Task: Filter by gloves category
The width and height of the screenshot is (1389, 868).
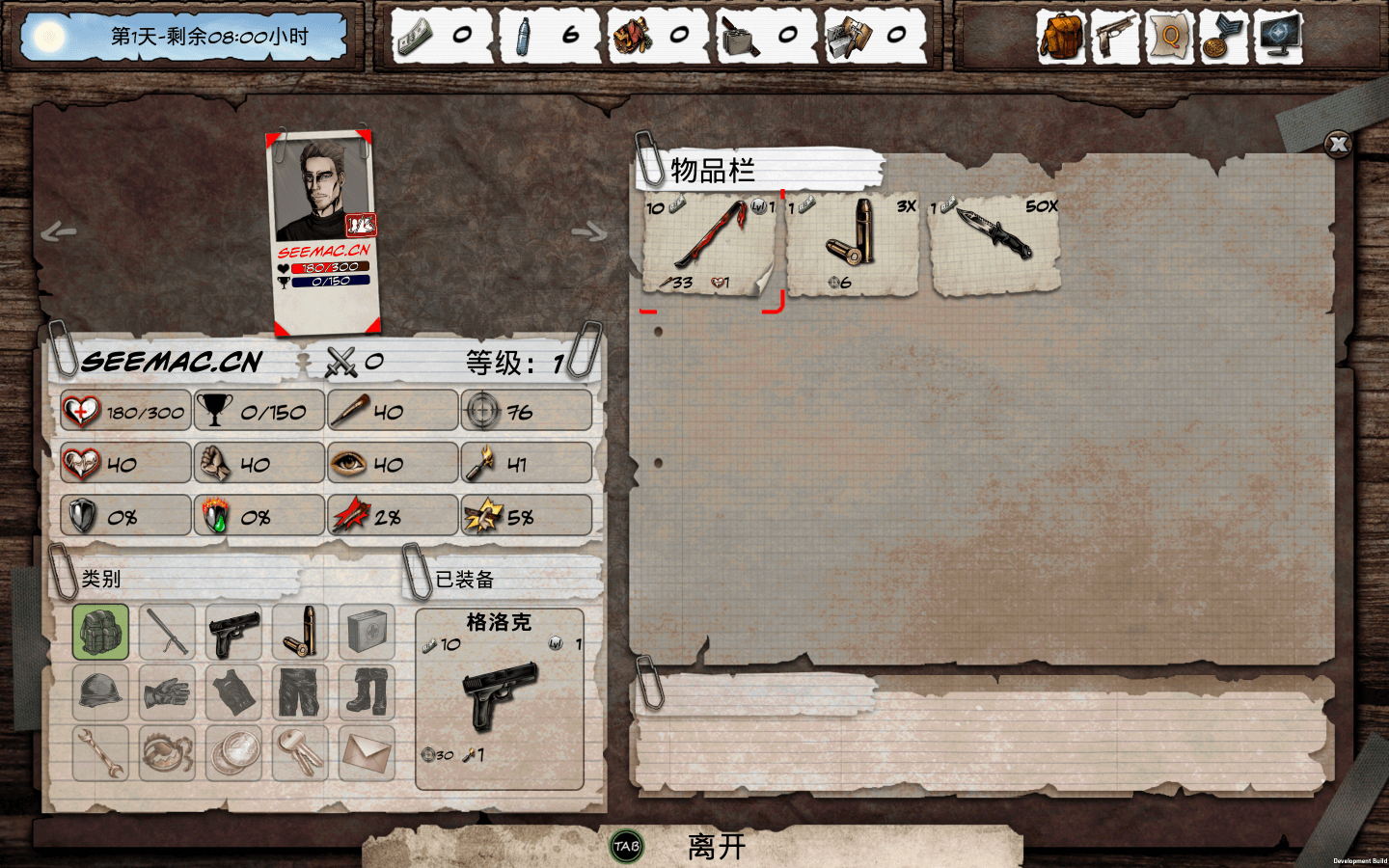Action: click(x=167, y=692)
